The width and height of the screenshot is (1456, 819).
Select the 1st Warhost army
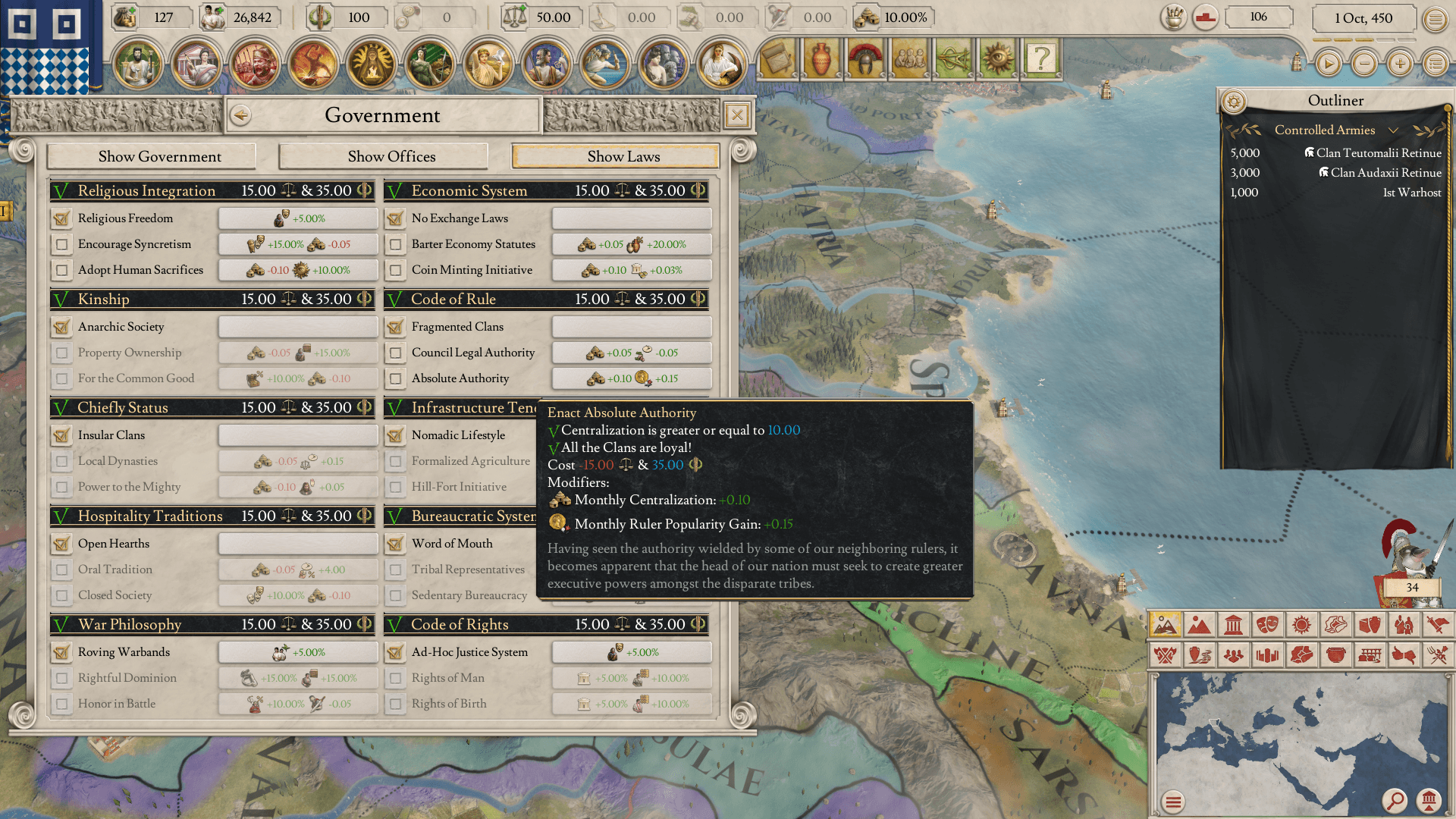point(1411,193)
